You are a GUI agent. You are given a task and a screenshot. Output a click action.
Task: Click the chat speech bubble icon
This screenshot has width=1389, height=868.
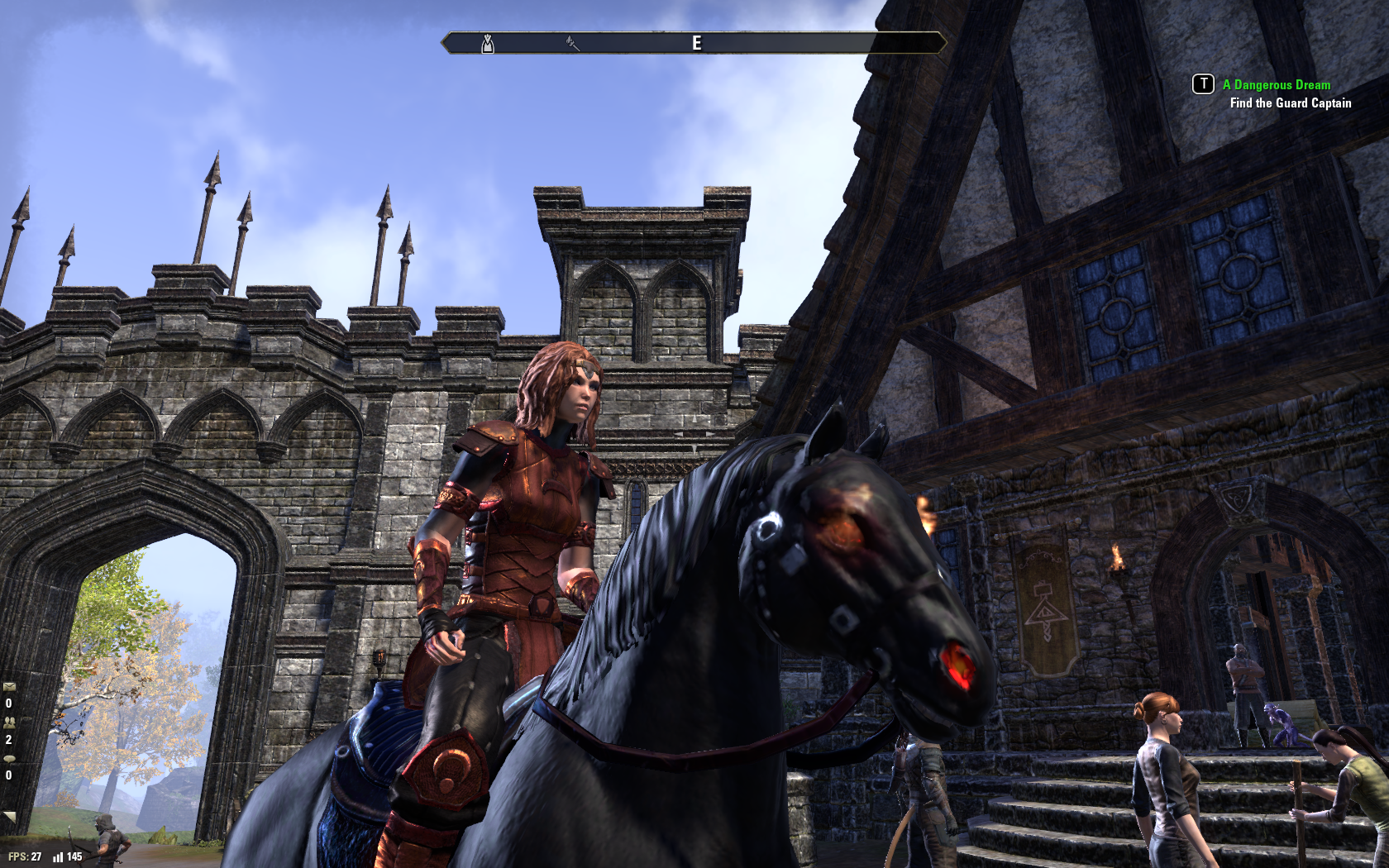pyautogui.click(x=9, y=758)
